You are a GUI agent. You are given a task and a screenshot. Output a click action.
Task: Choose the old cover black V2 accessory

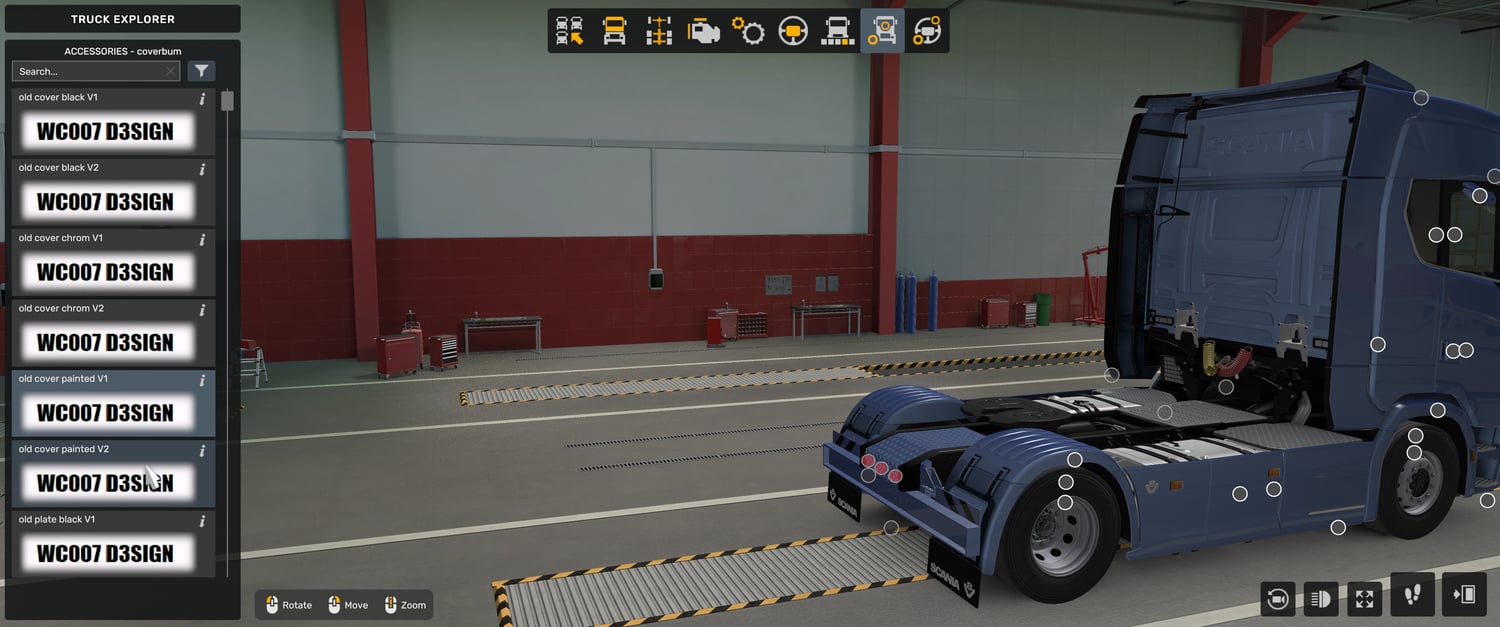pos(105,201)
